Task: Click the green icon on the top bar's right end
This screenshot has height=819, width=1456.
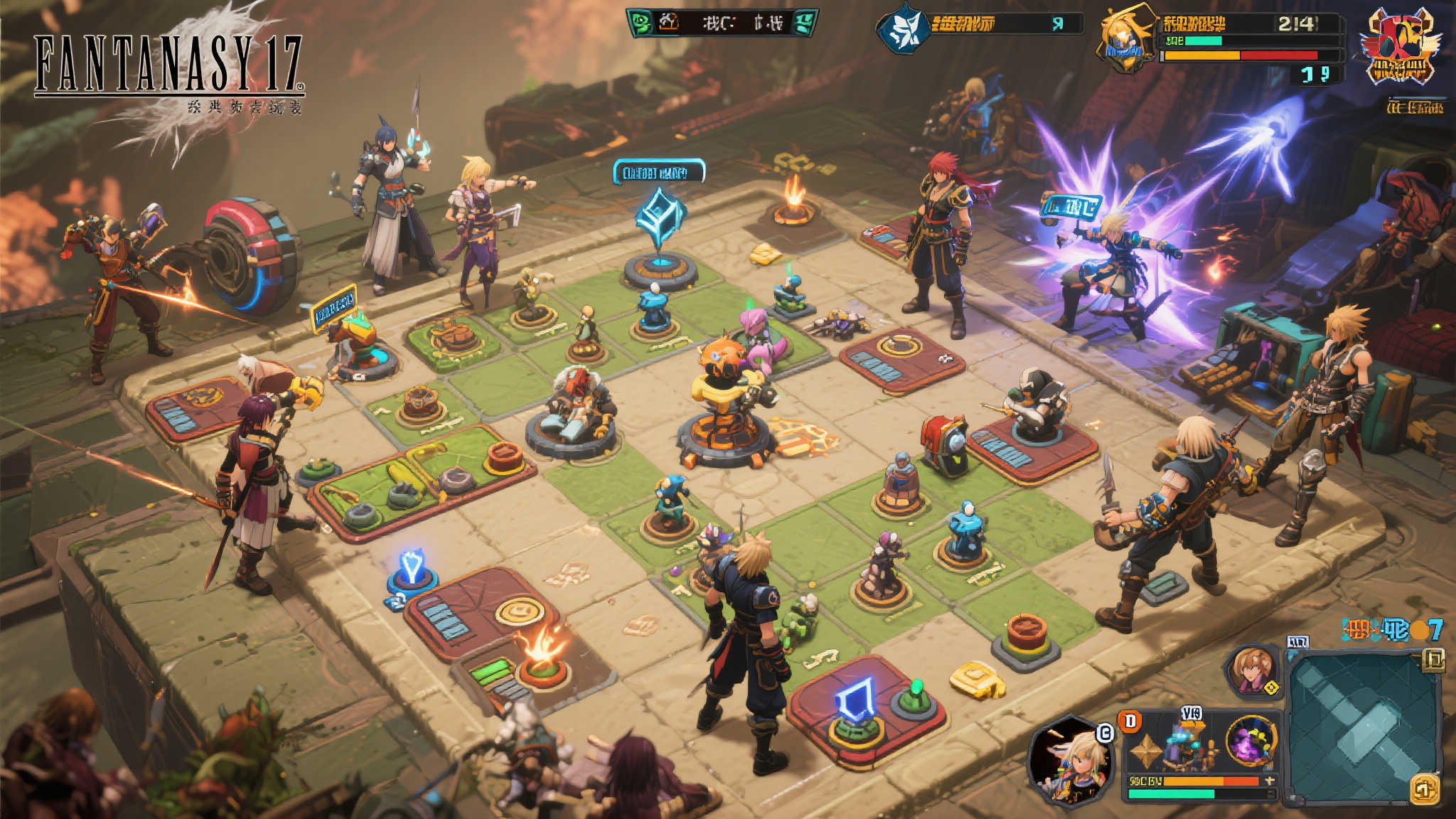Action: (x=804, y=23)
